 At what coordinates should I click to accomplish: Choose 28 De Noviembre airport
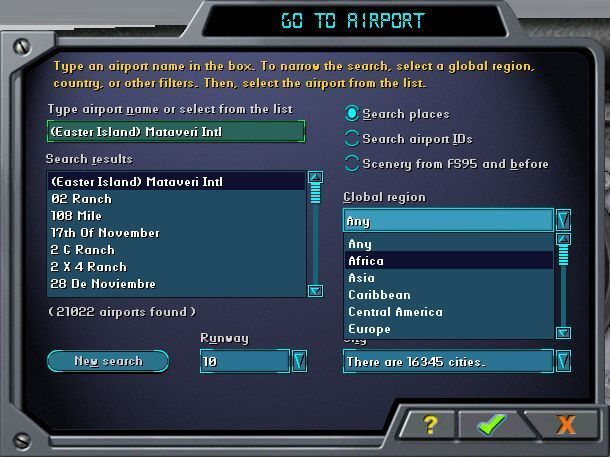coord(103,284)
